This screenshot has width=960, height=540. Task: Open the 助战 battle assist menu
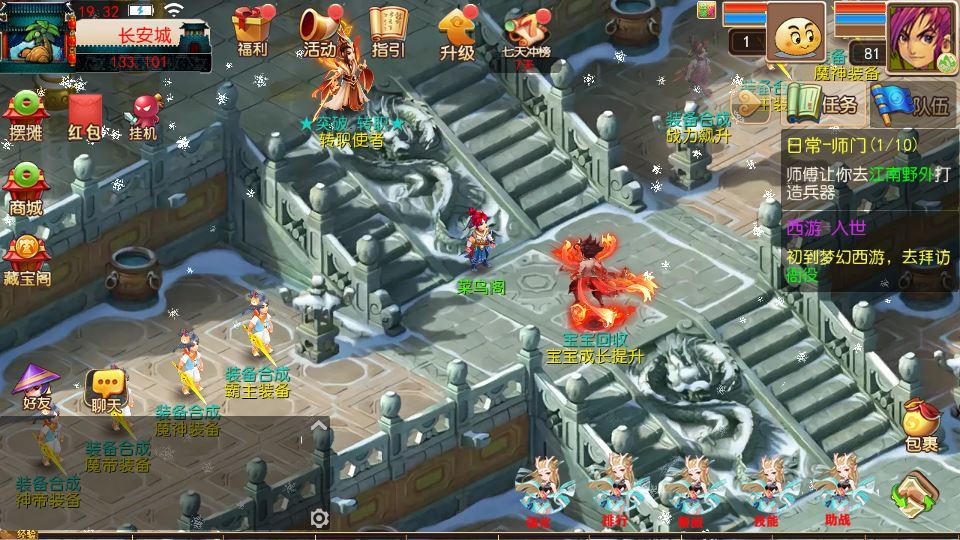pos(838,490)
